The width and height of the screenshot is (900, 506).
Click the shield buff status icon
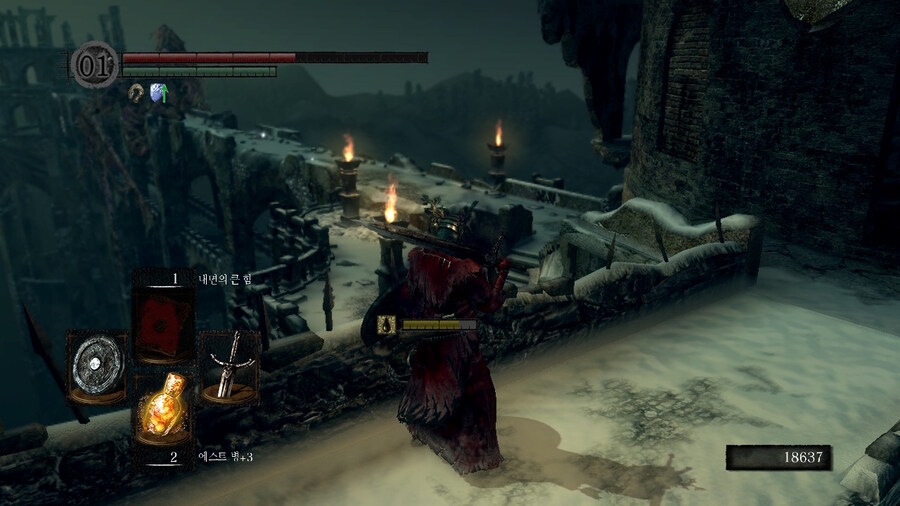[x=157, y=92]
